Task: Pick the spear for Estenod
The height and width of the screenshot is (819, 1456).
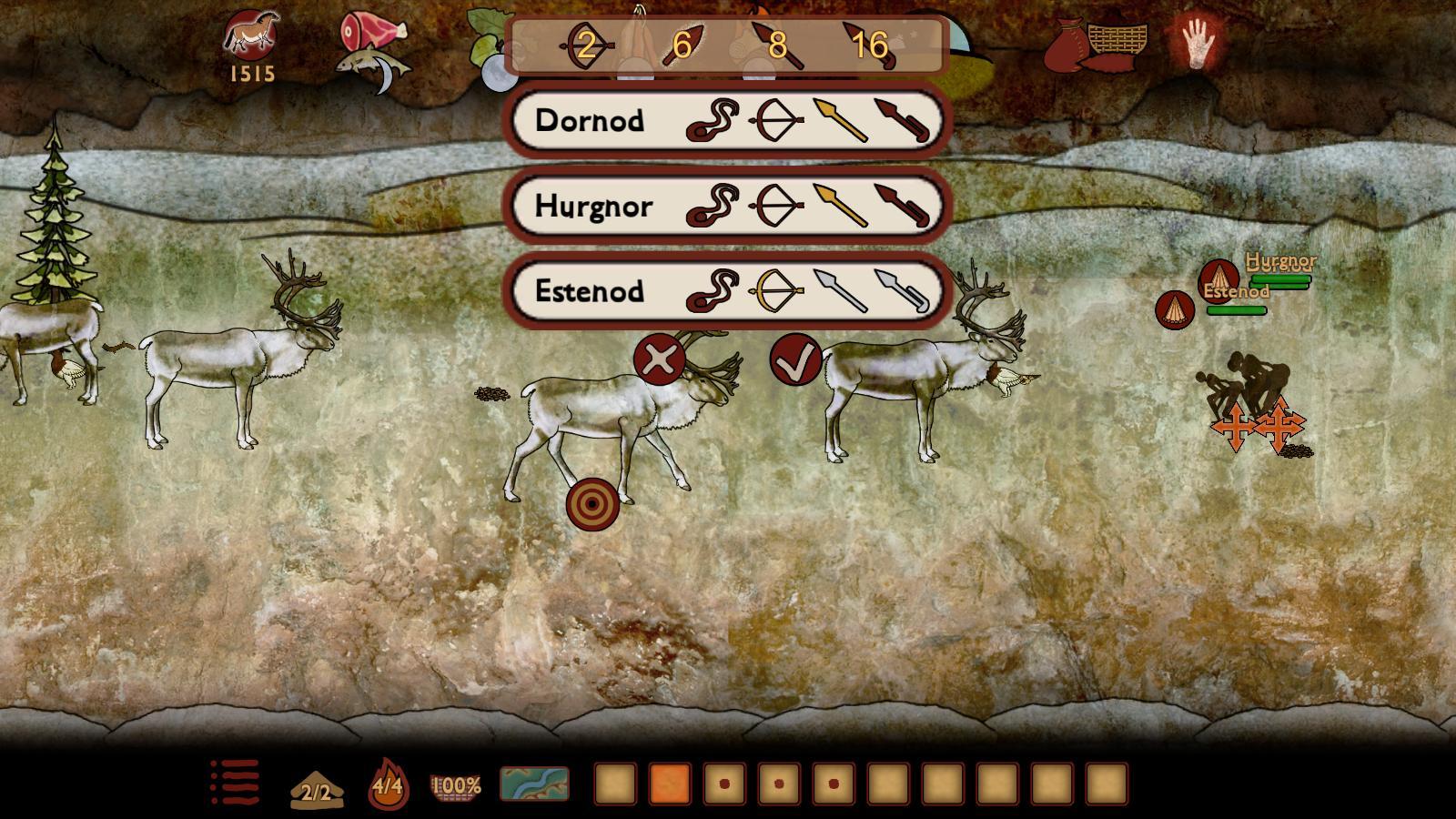Action: tap(842, 291)
